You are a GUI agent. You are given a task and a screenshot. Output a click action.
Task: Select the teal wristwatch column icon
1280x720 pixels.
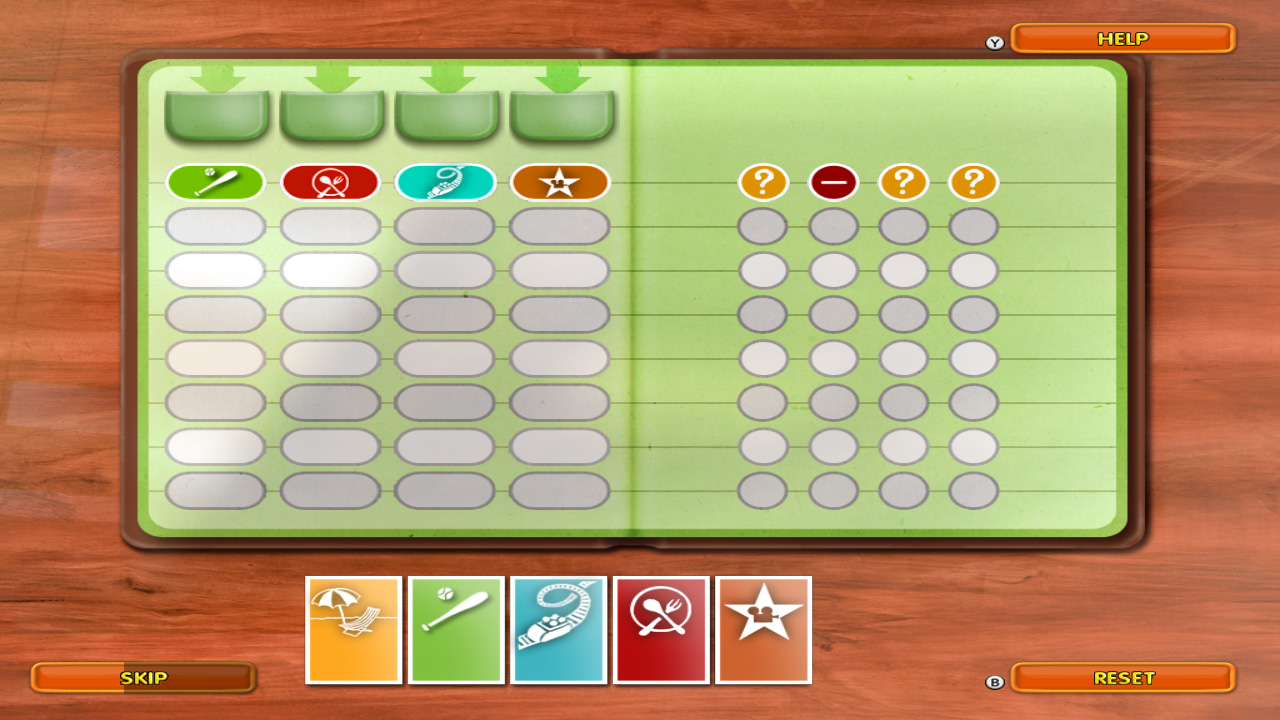[x=445, y=183]
